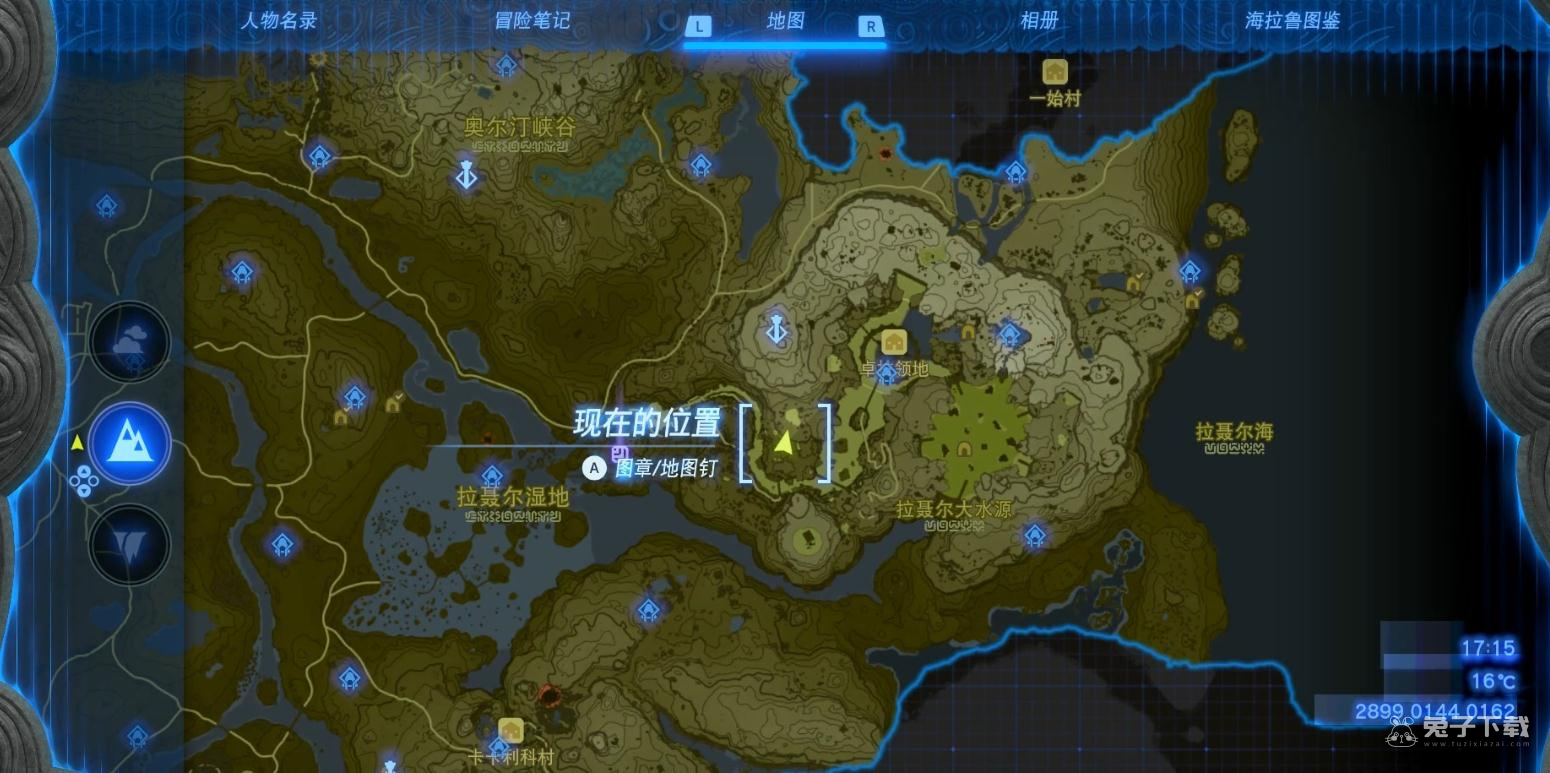
Task: Choose the 卡卡利科村 village icon
Action: 511,730
